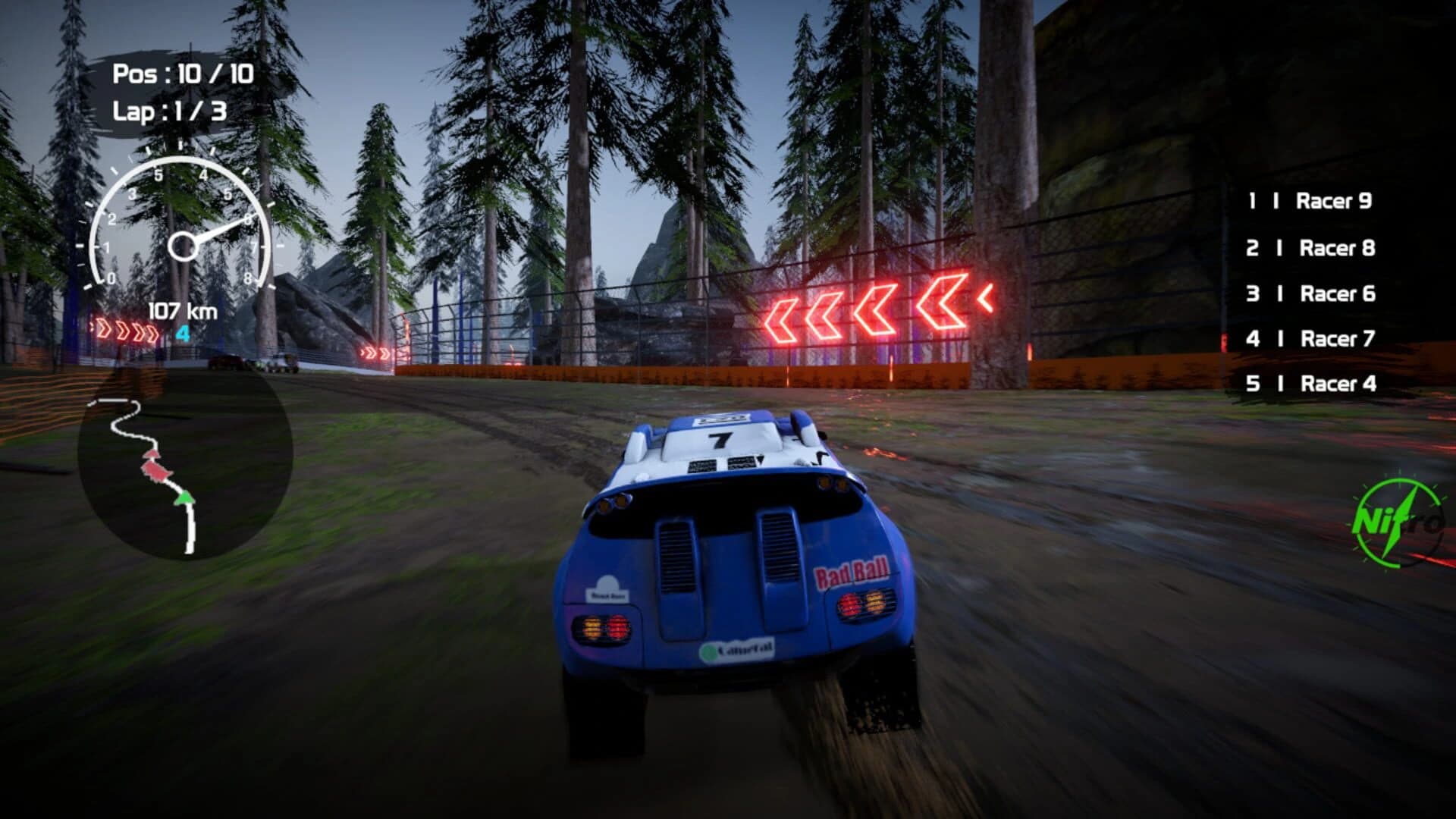Select the Racer 8 leaderboard row
This screenshot has width=1456, height=819.
pyautogui.click(x=1331, y=247)
